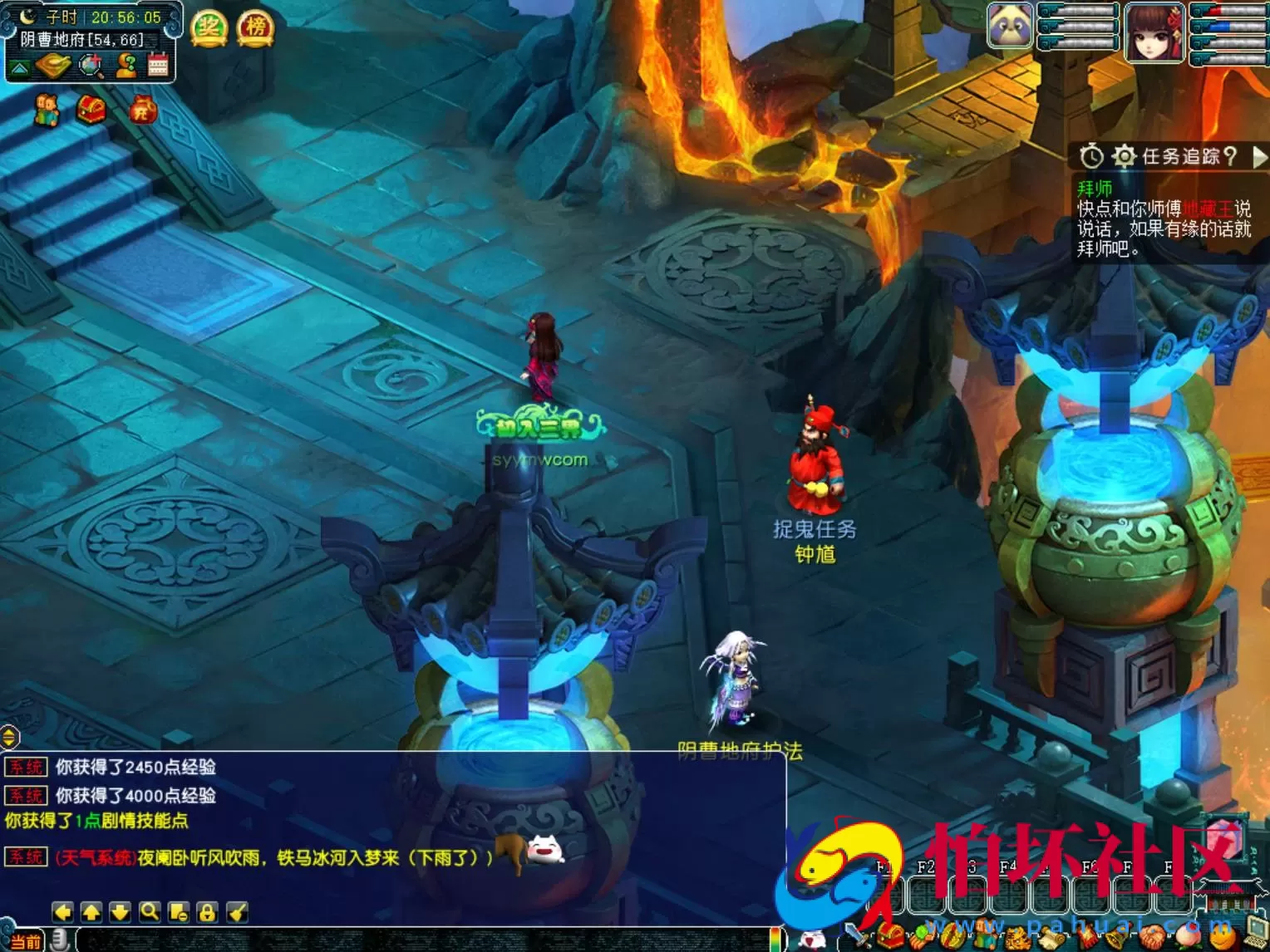Image resolution: width=1270 pixels, height=952 pixels.
Task: Open the golden map scroll icon
Action: point(52,66)
